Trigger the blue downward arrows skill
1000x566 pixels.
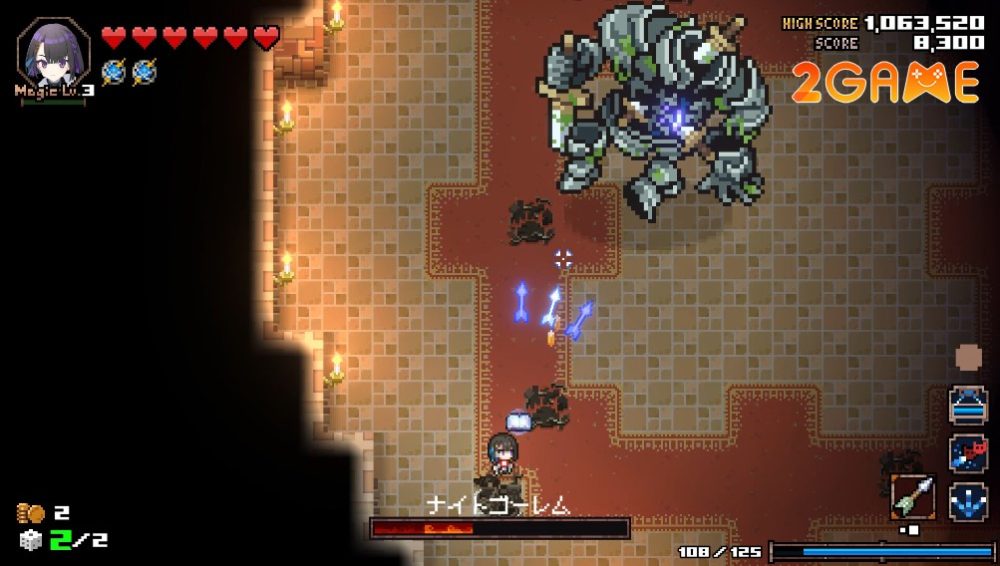click(x=967, y=500)
